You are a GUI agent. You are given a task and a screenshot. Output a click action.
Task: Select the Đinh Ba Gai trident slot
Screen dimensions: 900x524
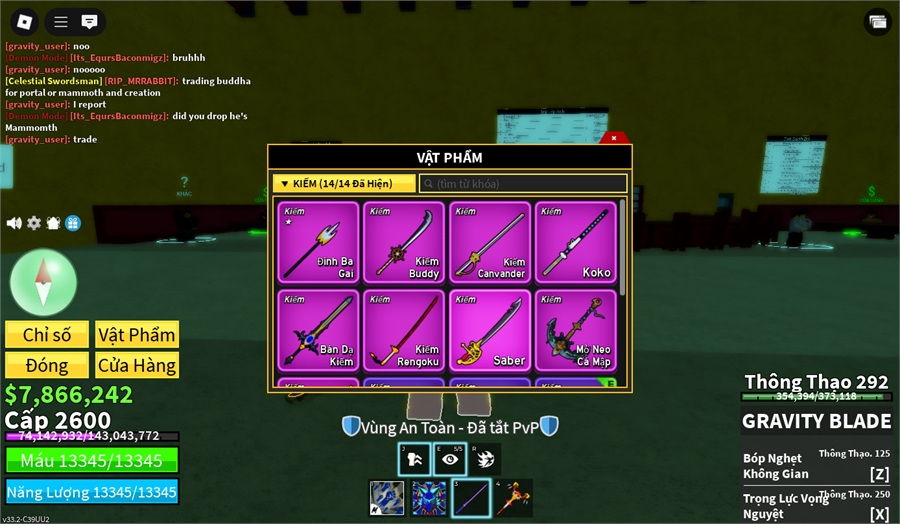pyautogui.click(x=318, y=242)
